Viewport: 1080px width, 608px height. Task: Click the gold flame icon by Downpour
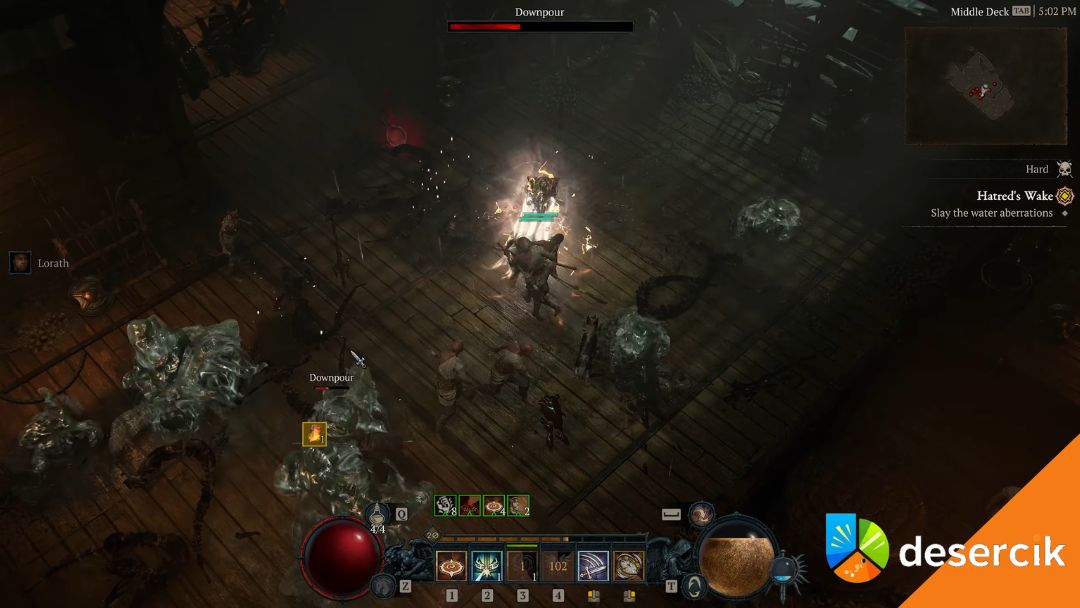pos(314,433)
